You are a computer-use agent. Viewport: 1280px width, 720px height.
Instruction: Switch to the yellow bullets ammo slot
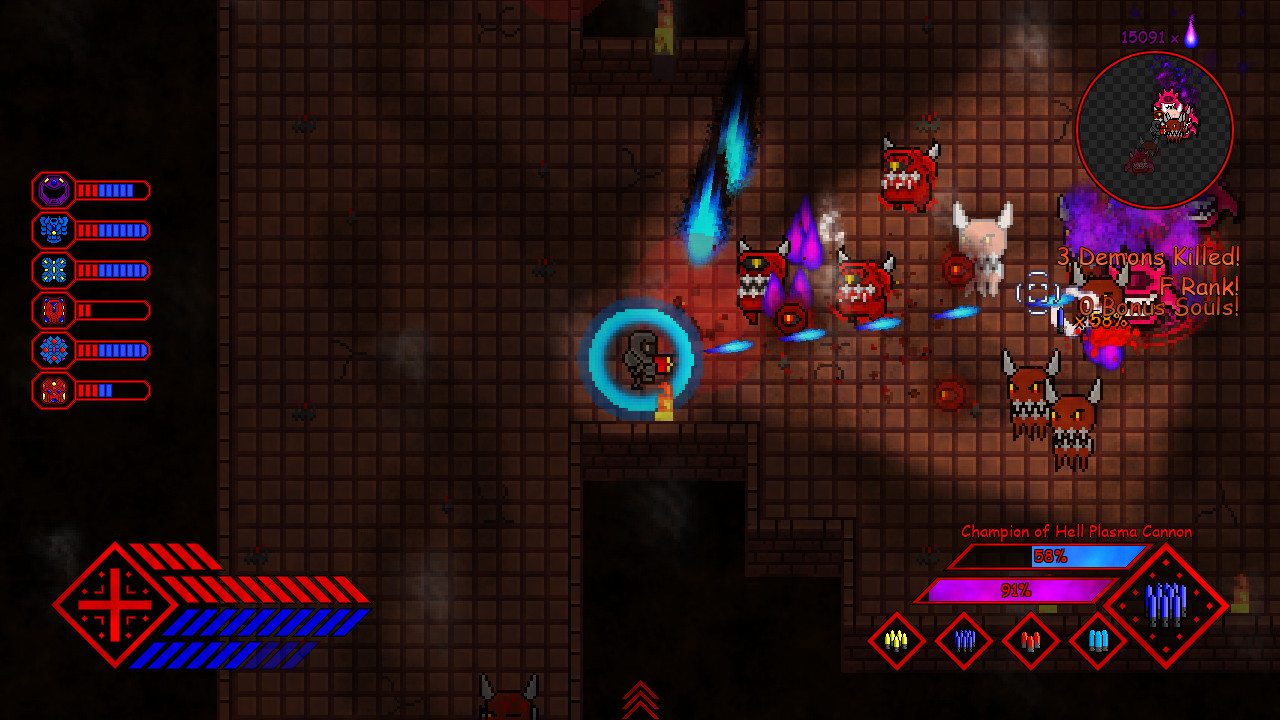click(897, 641)
